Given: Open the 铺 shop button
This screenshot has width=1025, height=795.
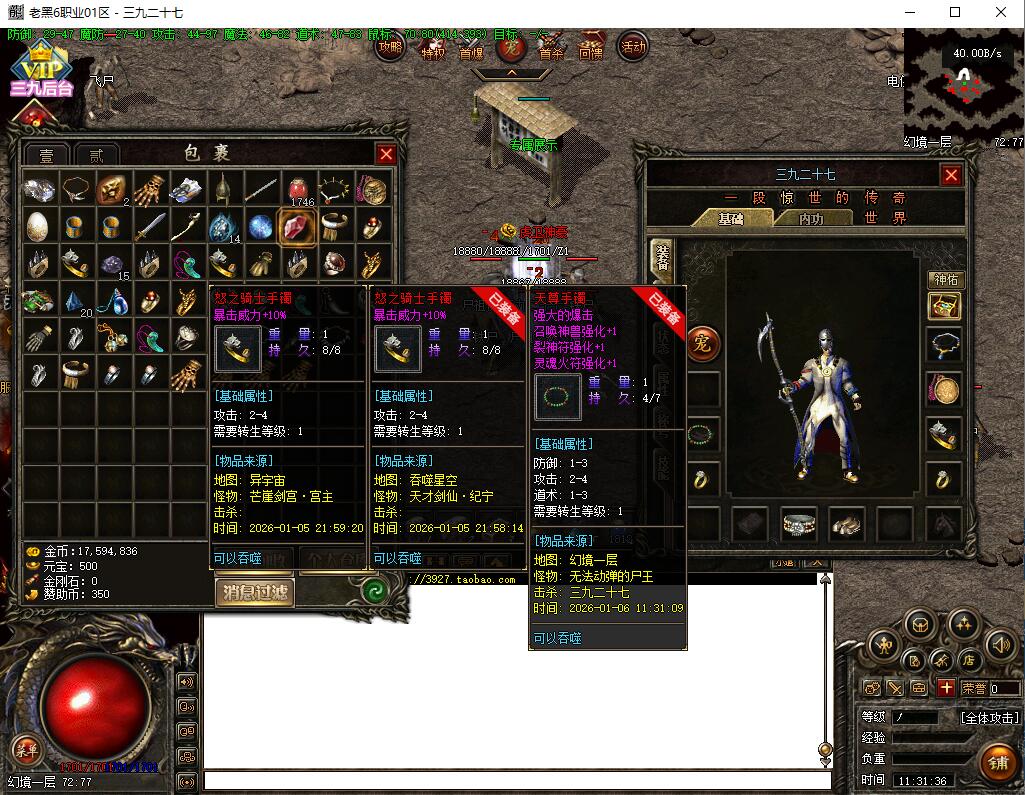Looking at the screenshot, I should click(x=996, y=763).
